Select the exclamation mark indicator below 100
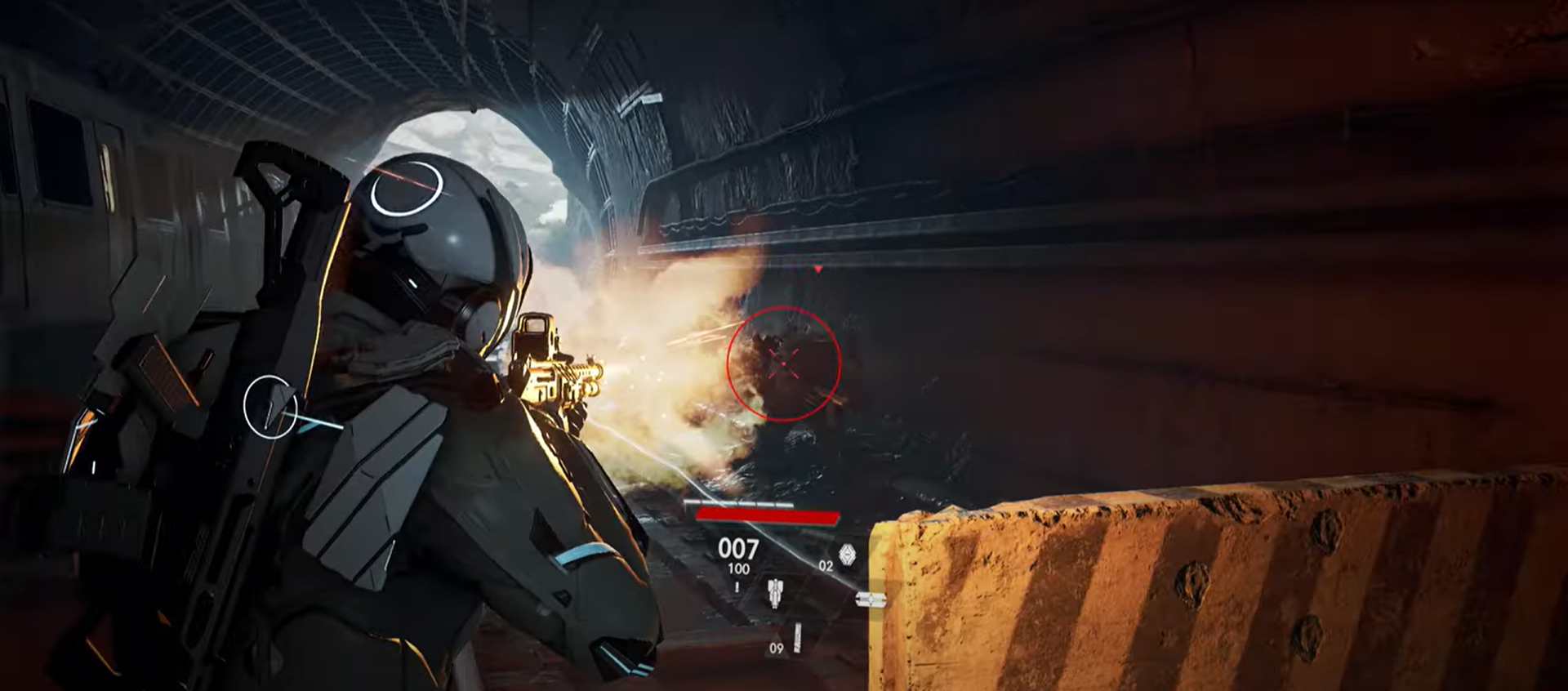This screenshot has height=691, width=1568. 737,586
